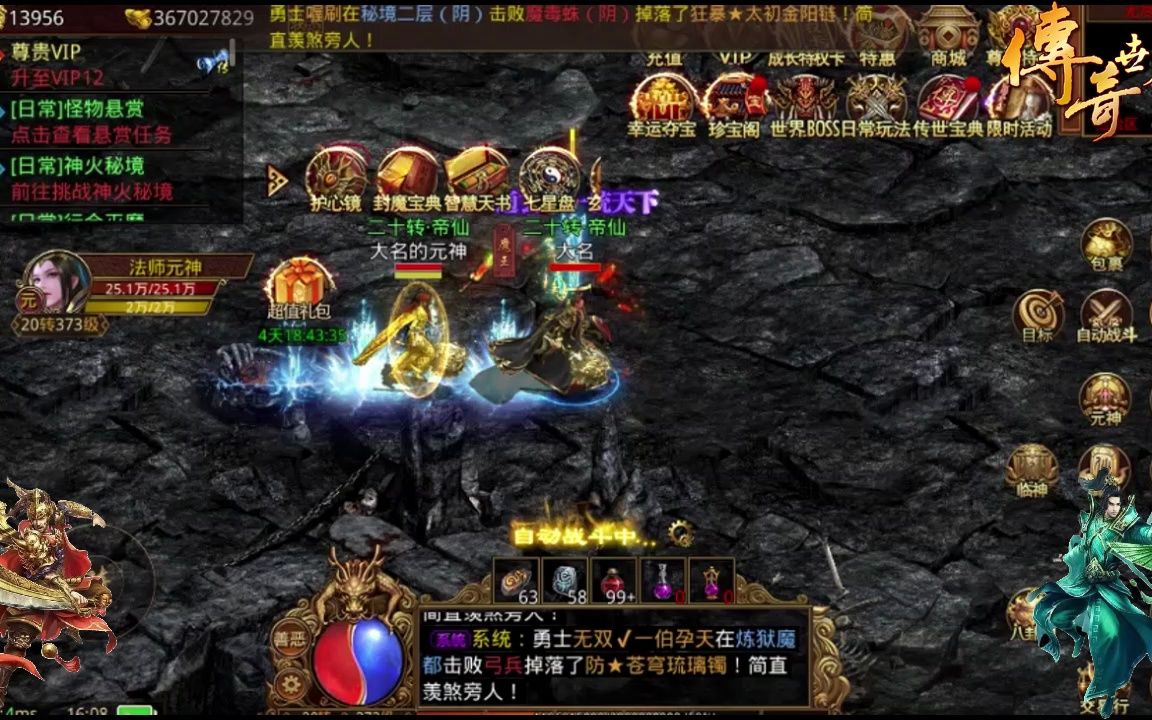This screenshot has height=720, width=1152.
Task: Open the 临神 icon
Action: point(1031,468)
